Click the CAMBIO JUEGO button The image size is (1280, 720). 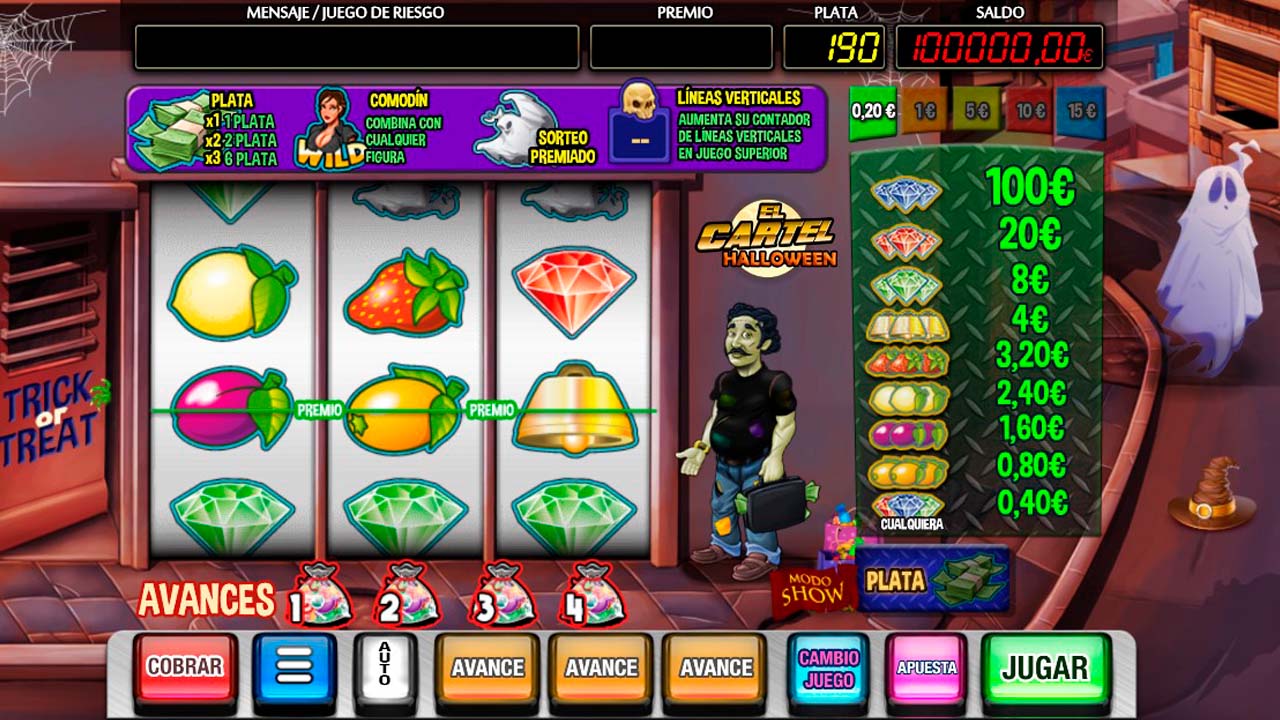[x=828, y=667]
